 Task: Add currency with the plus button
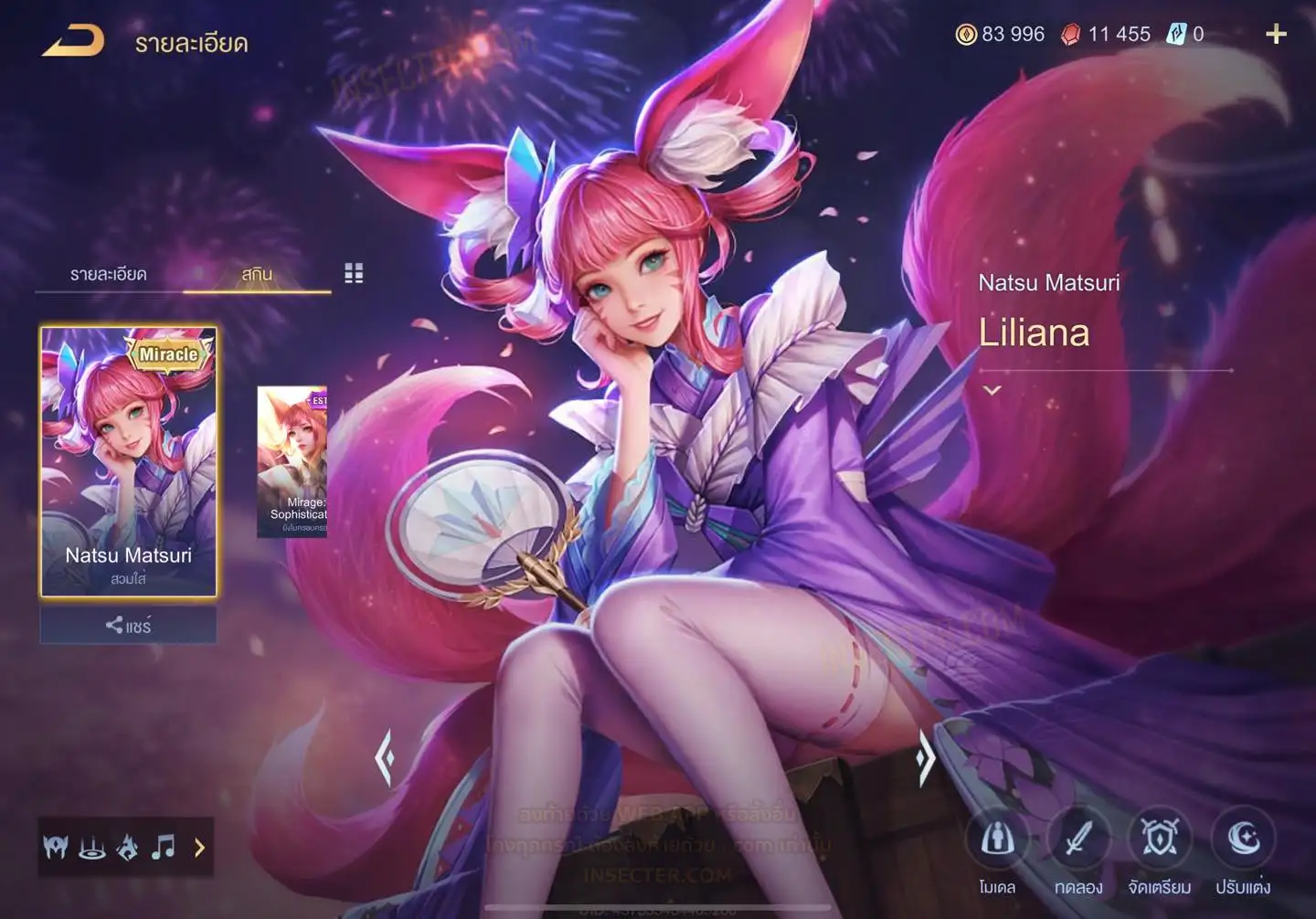tap(1276, 35)
